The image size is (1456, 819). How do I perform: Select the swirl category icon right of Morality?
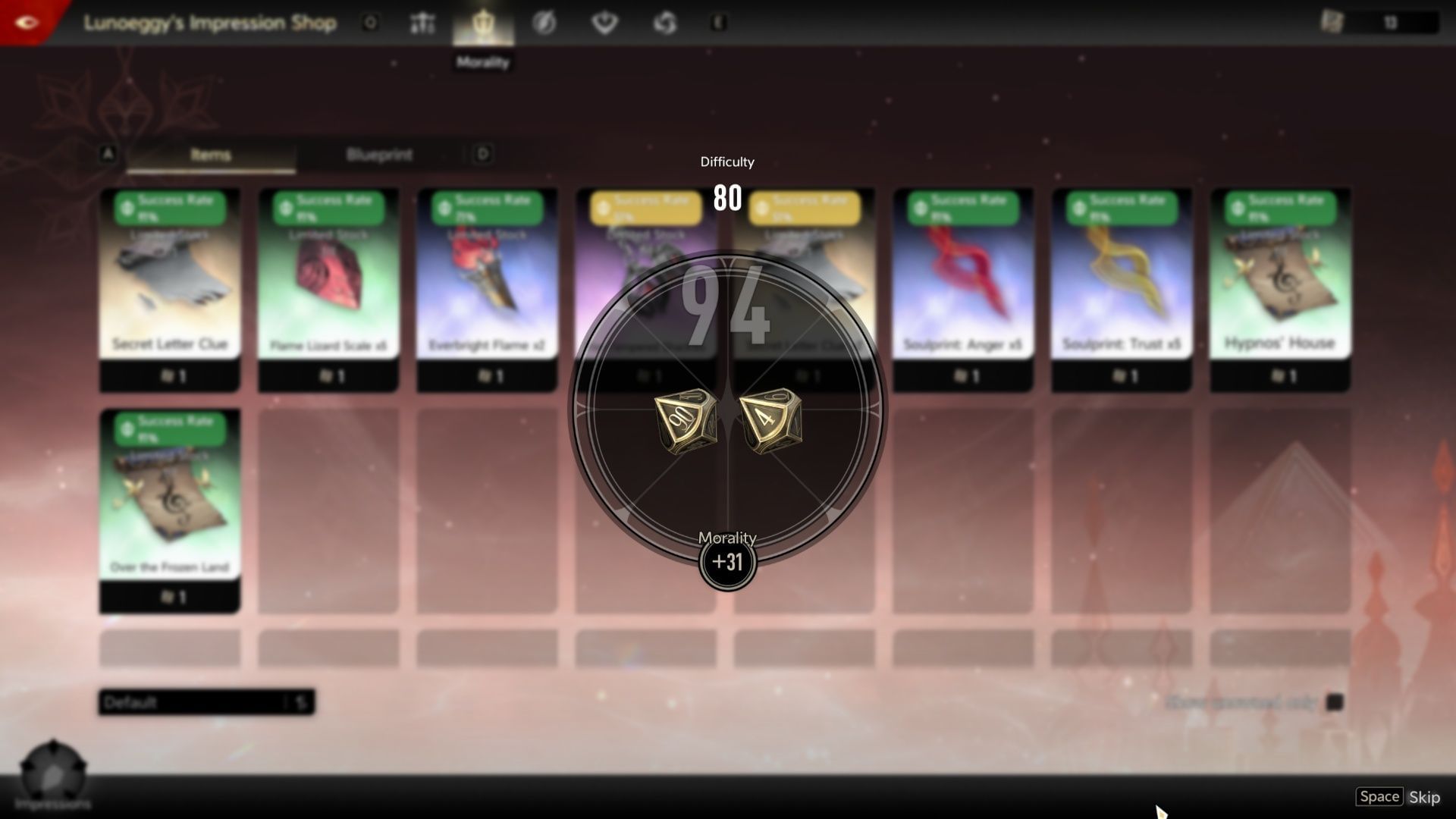[x=544, y=23]
